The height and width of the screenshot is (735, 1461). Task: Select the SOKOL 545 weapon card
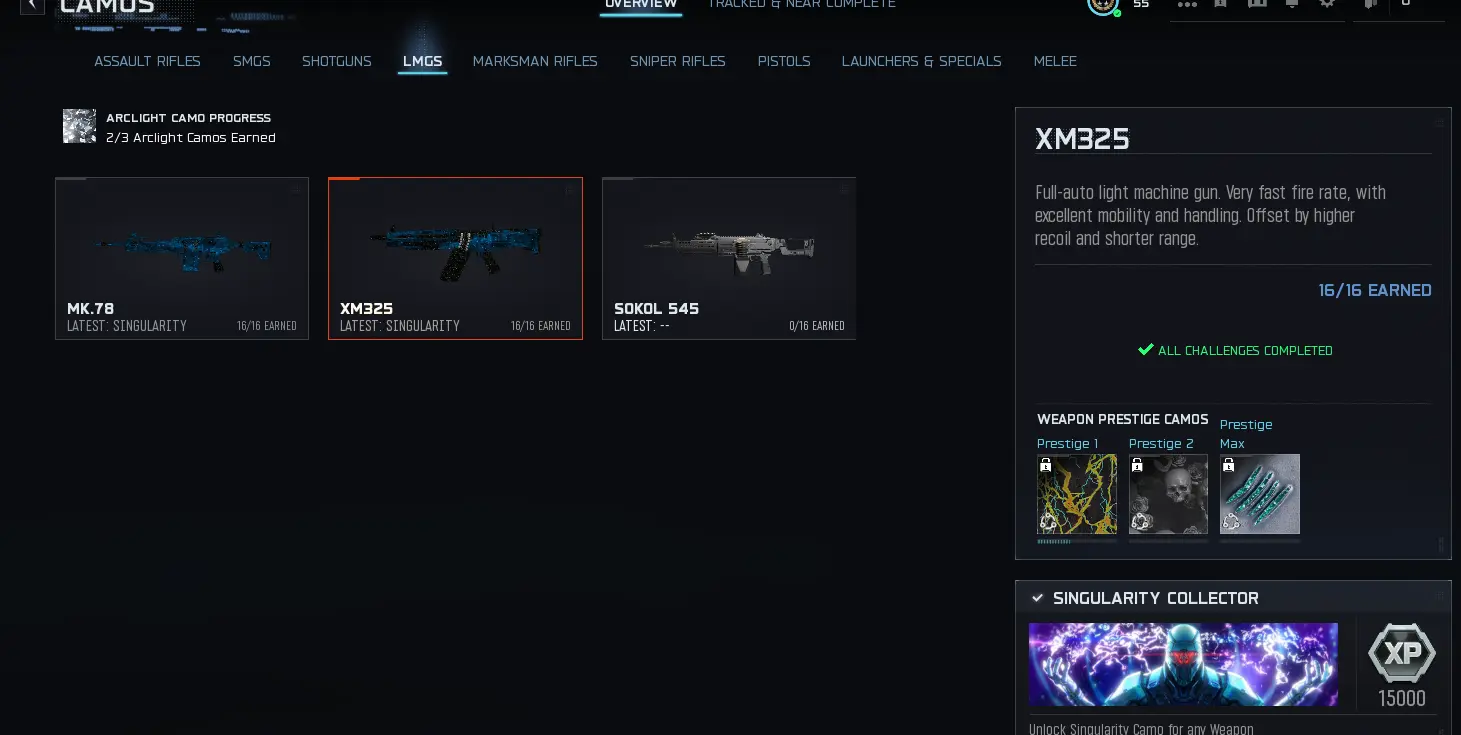coord(728,258)
